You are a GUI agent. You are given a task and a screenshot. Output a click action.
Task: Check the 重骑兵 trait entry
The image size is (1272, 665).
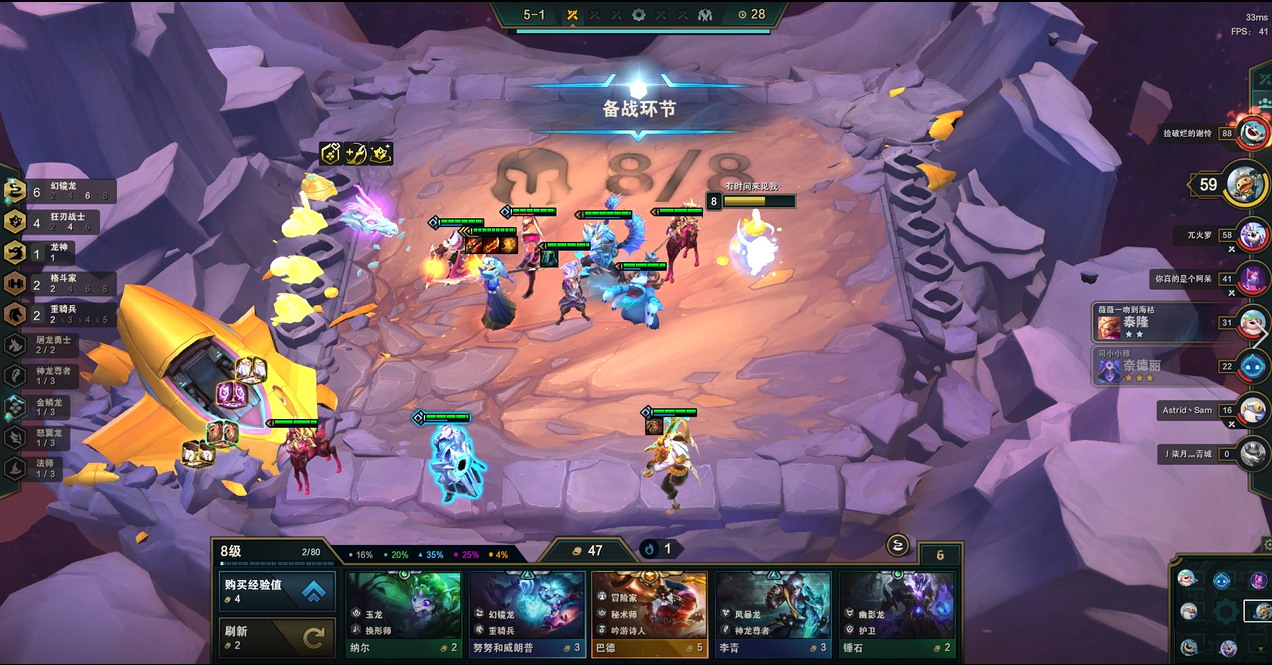pyautogui.click(x=60, y=315)
